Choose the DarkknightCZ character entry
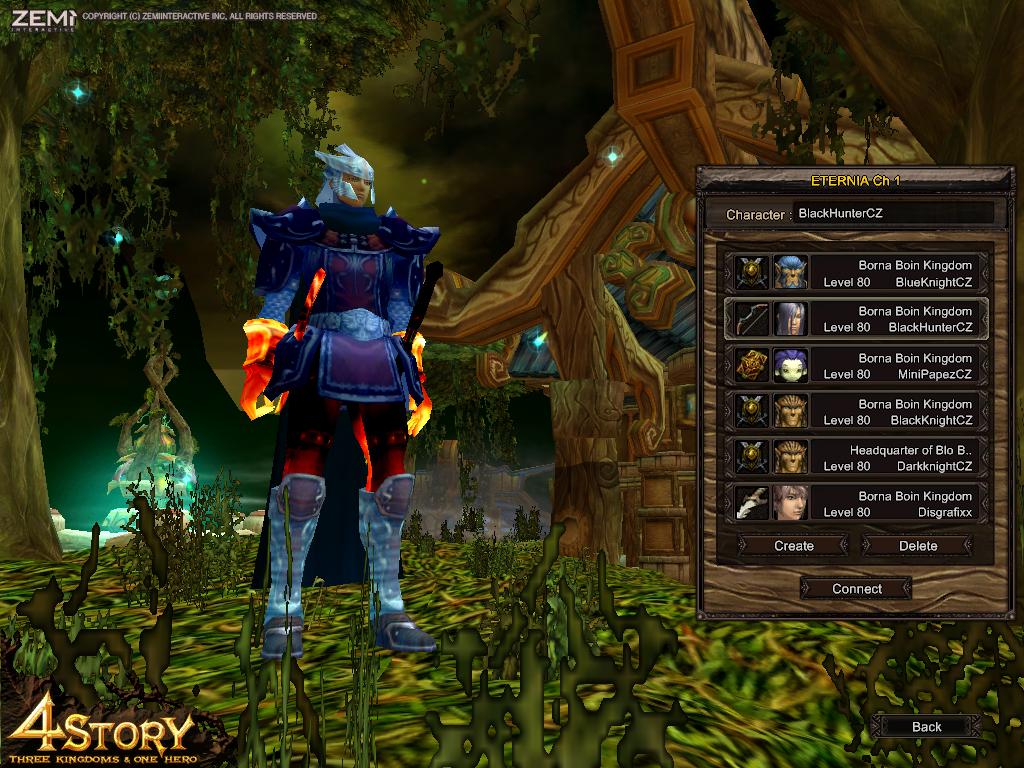 click(x=856, y=457)
